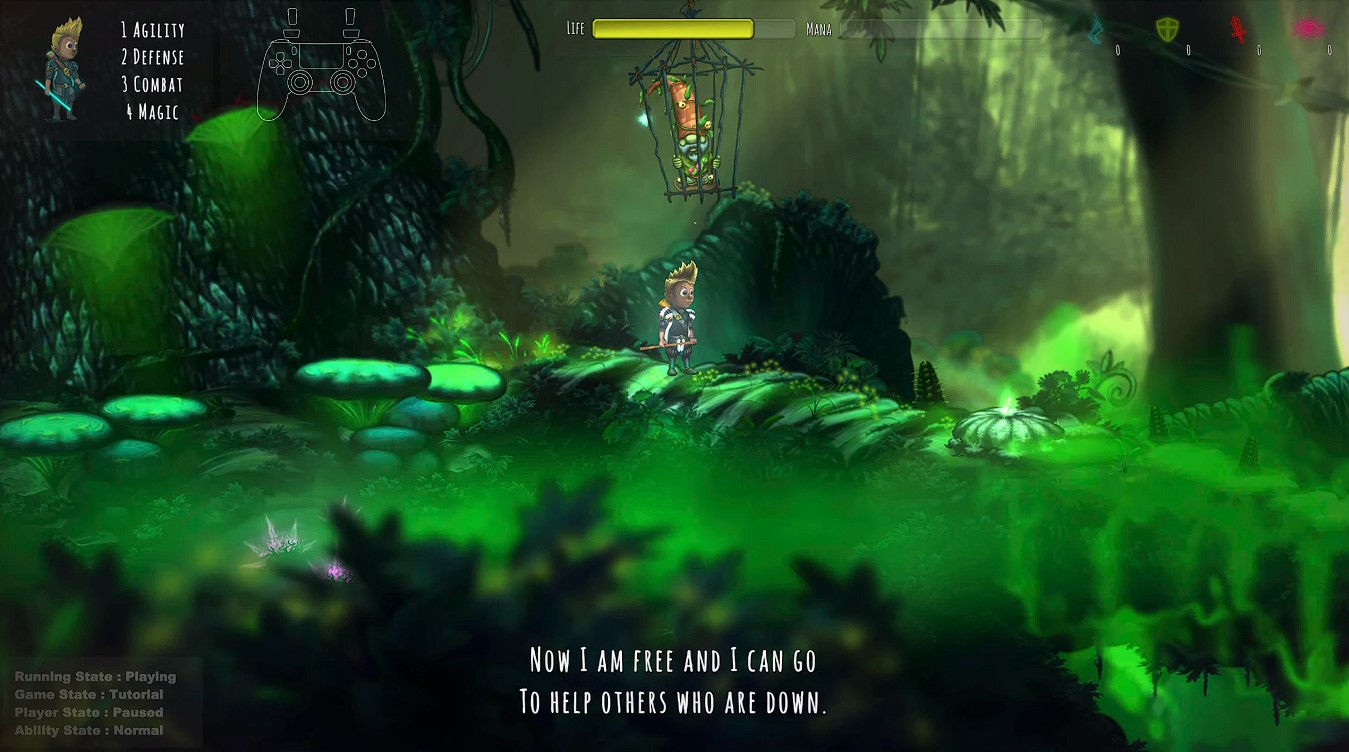Click the green shield defense icon
The height and width of the screenshot is (752, 1349).
(1167, 30)
